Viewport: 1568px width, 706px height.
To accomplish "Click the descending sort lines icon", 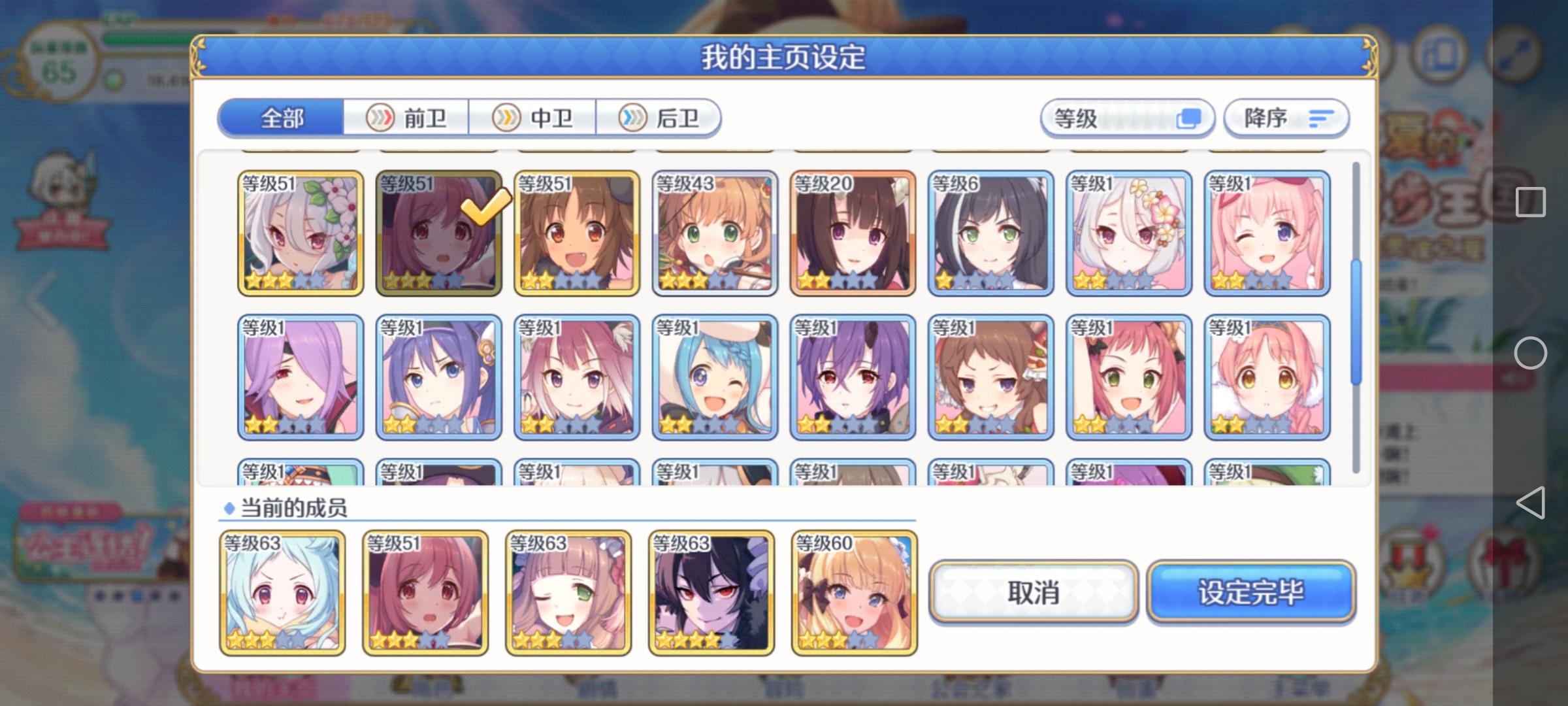I will tap(1321, 118).
